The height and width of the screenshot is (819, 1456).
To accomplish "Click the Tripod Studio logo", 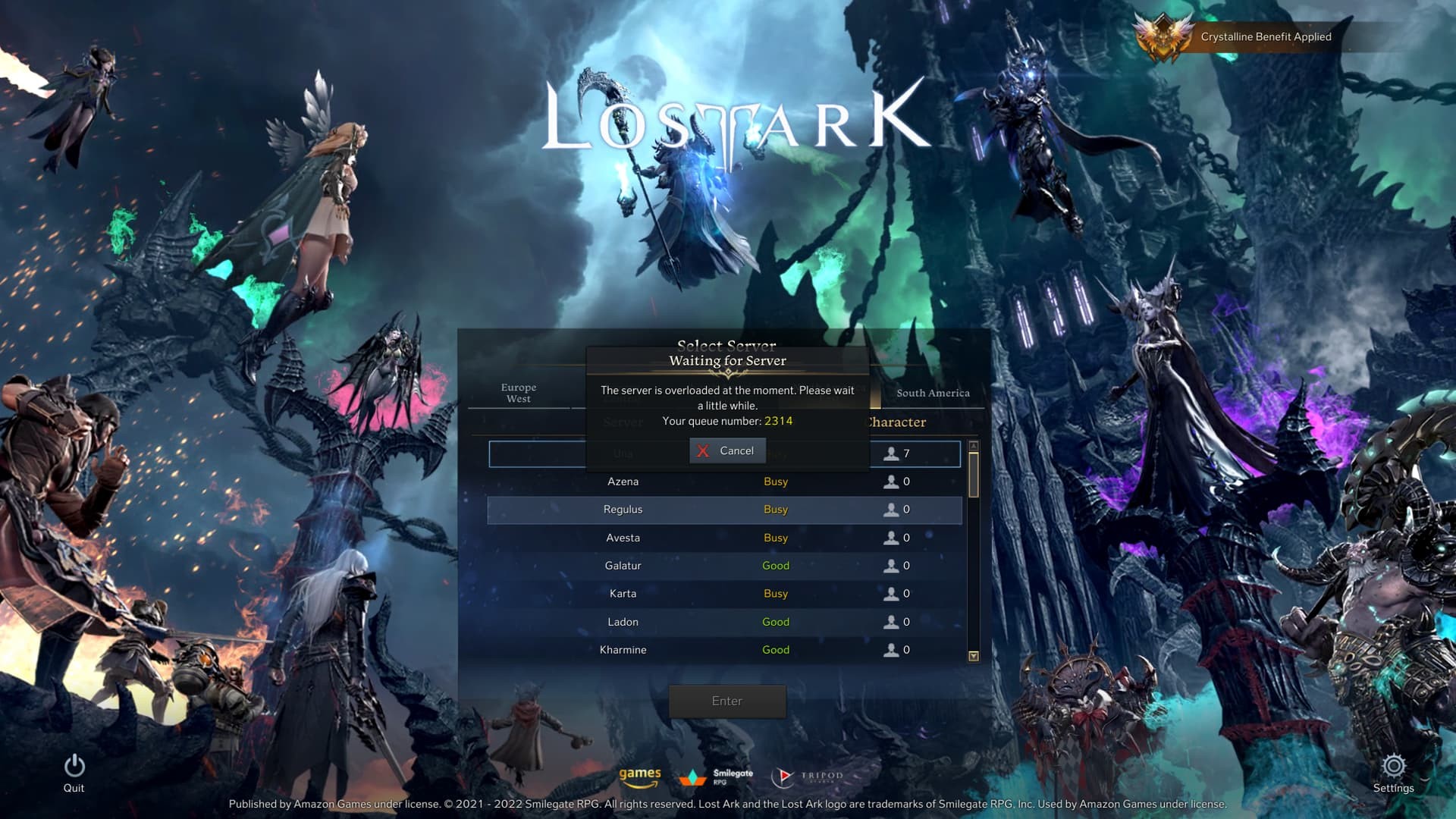I will click(806, 776).
